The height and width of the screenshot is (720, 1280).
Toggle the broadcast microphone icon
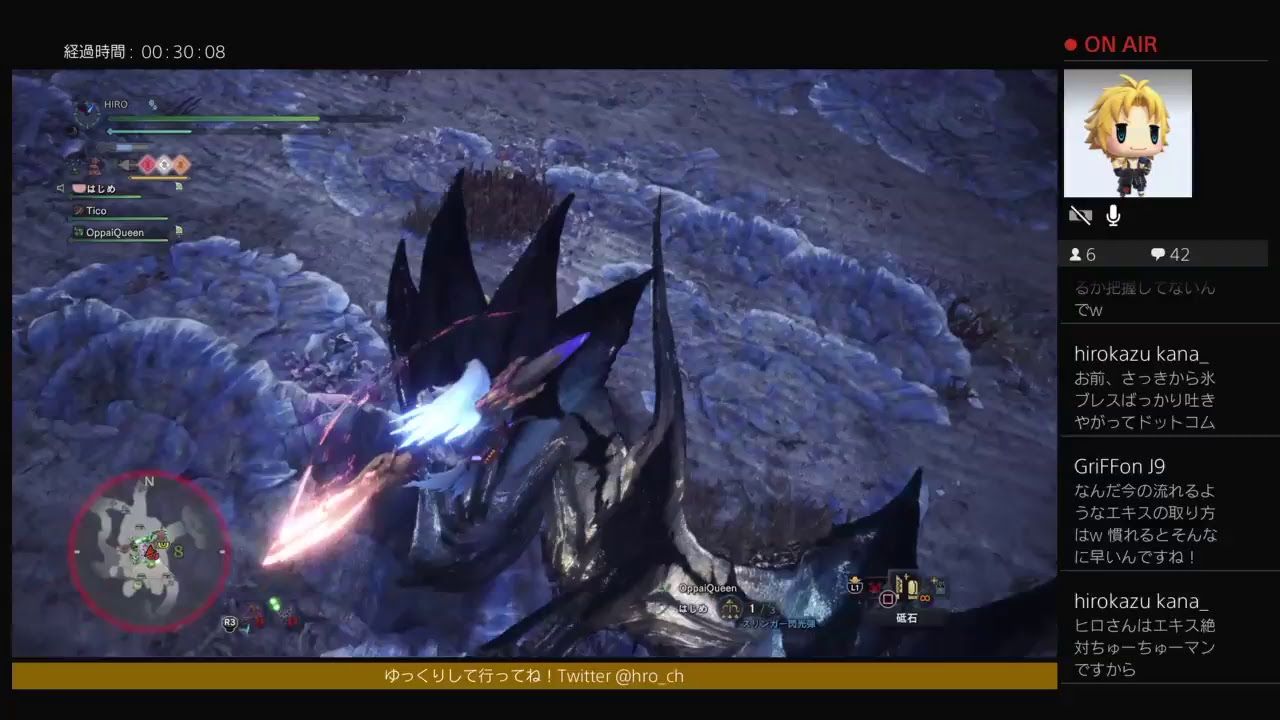click(x=1113, y=216)
